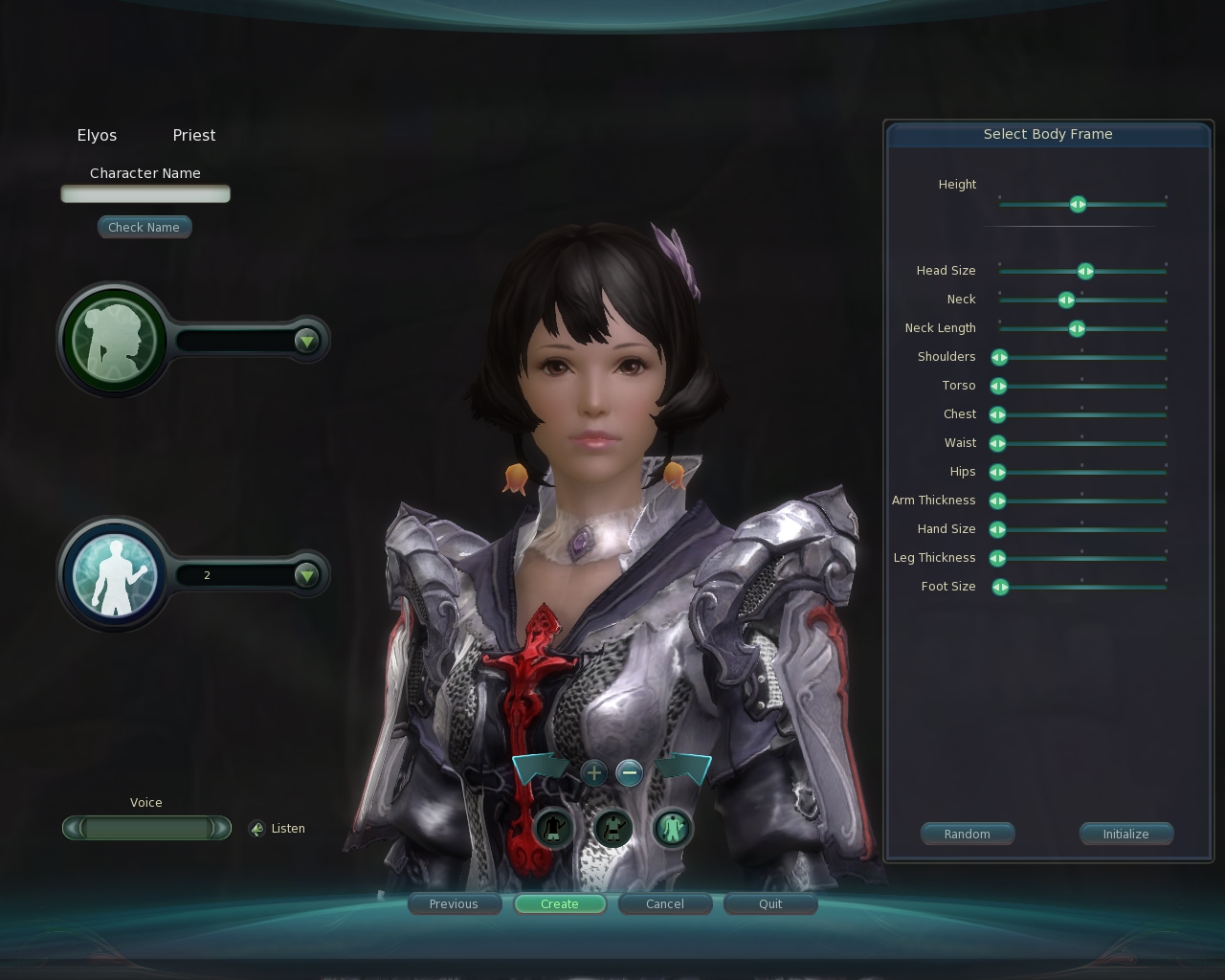Toggle the underwear preview icon
This screenshot has height=980, width=1225.
pos(612,829)
